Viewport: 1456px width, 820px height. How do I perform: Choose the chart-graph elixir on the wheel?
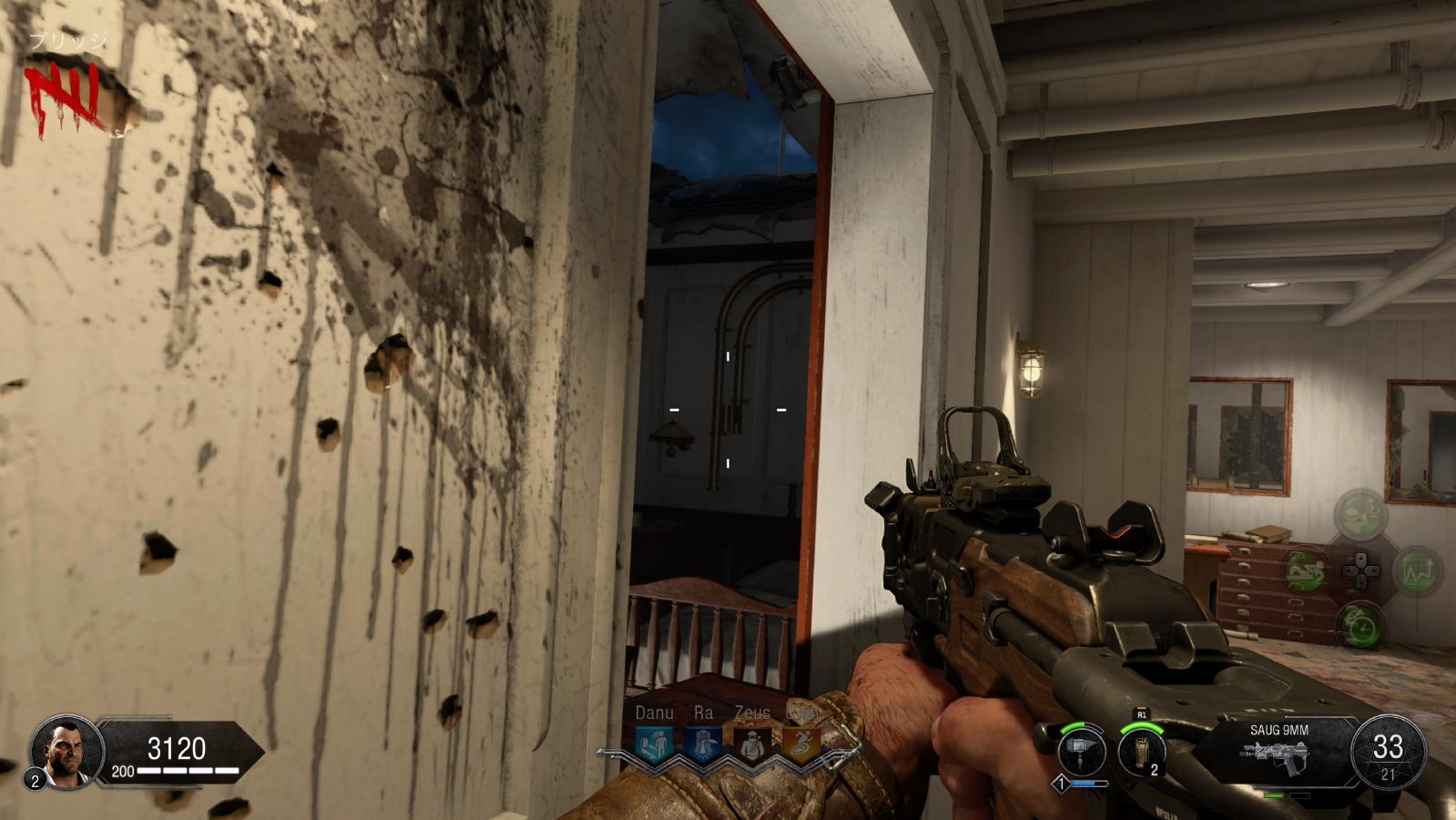(1417, 571)
